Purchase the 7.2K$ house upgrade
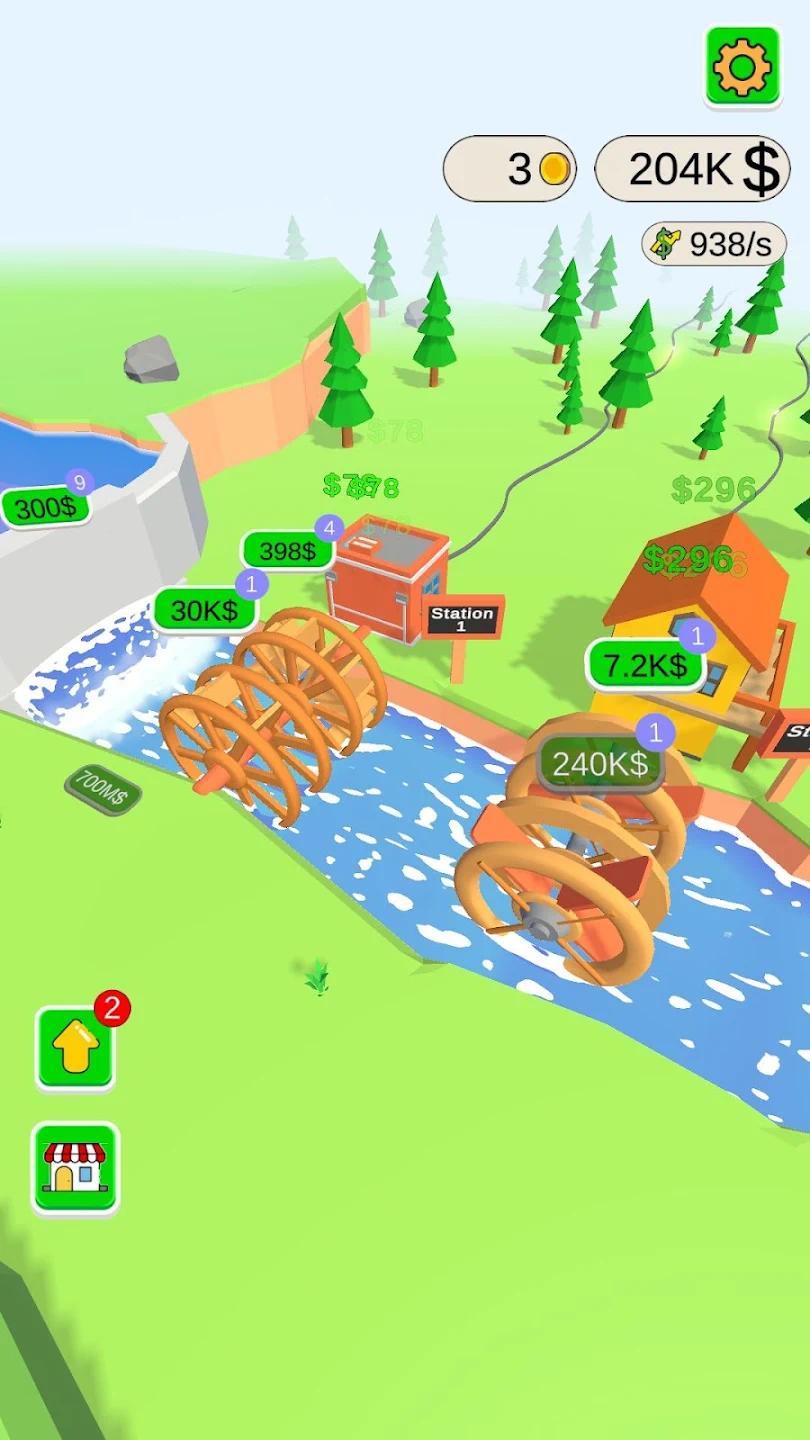The height and width of the screenshot is (1440, 810). pyautogui.click(x=643, y=665)
